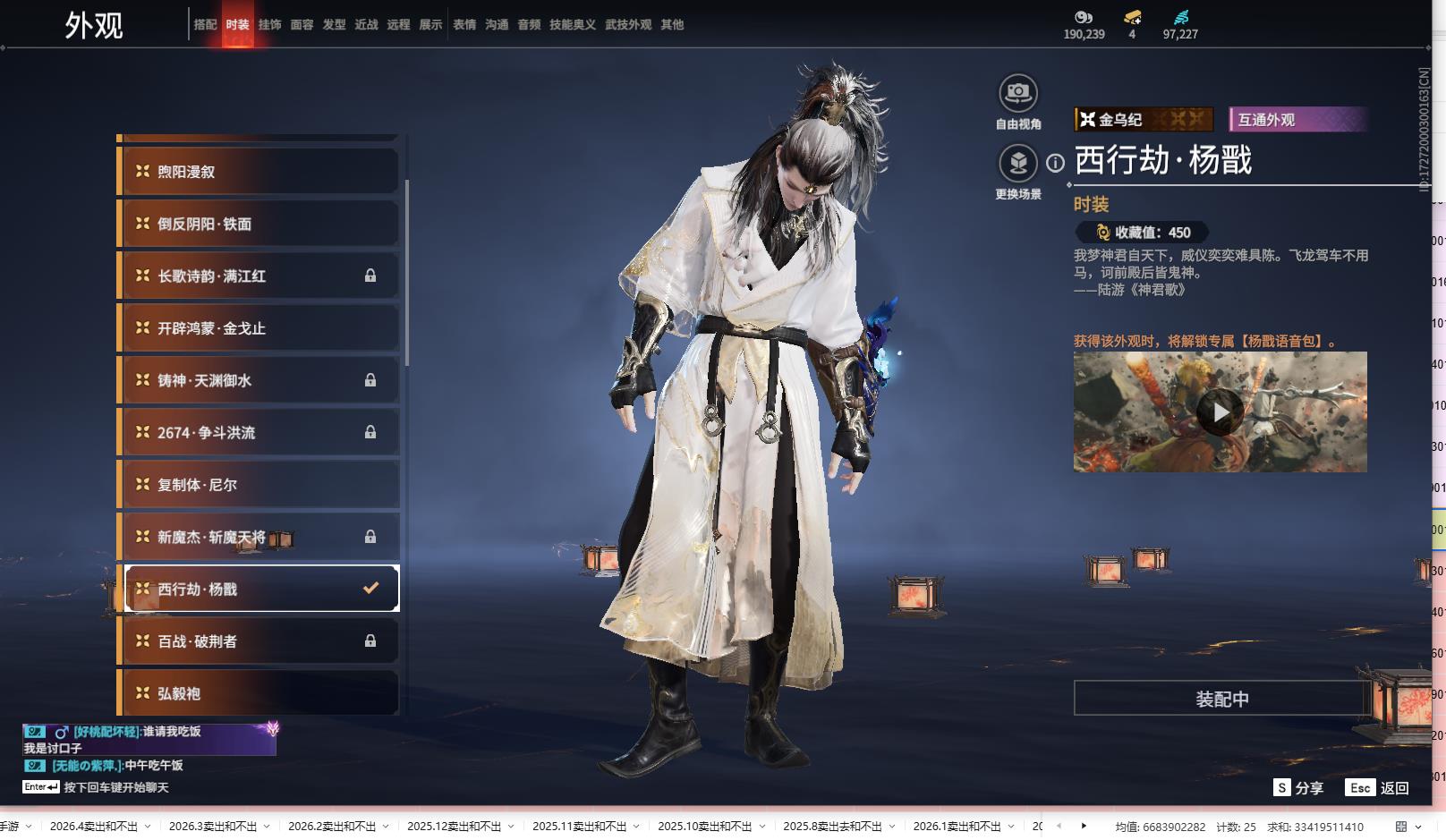Choose the 武技外观 tab

[x=627, y=25]
